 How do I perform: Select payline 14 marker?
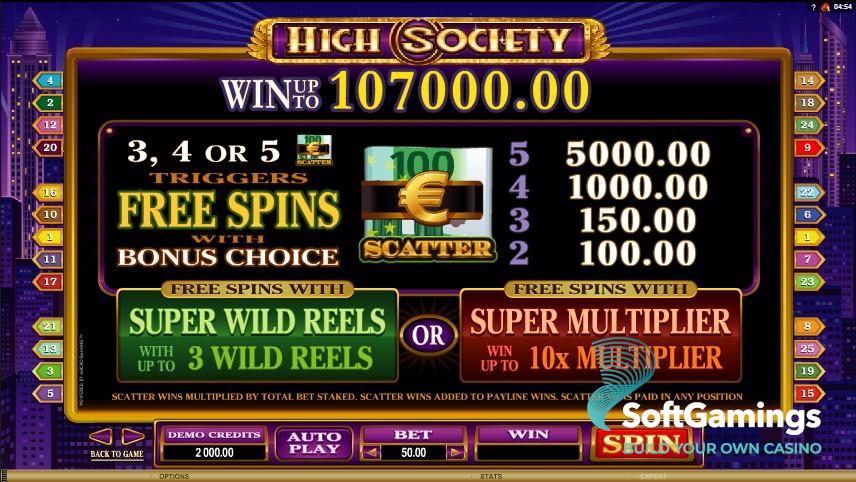coord(807,80)
